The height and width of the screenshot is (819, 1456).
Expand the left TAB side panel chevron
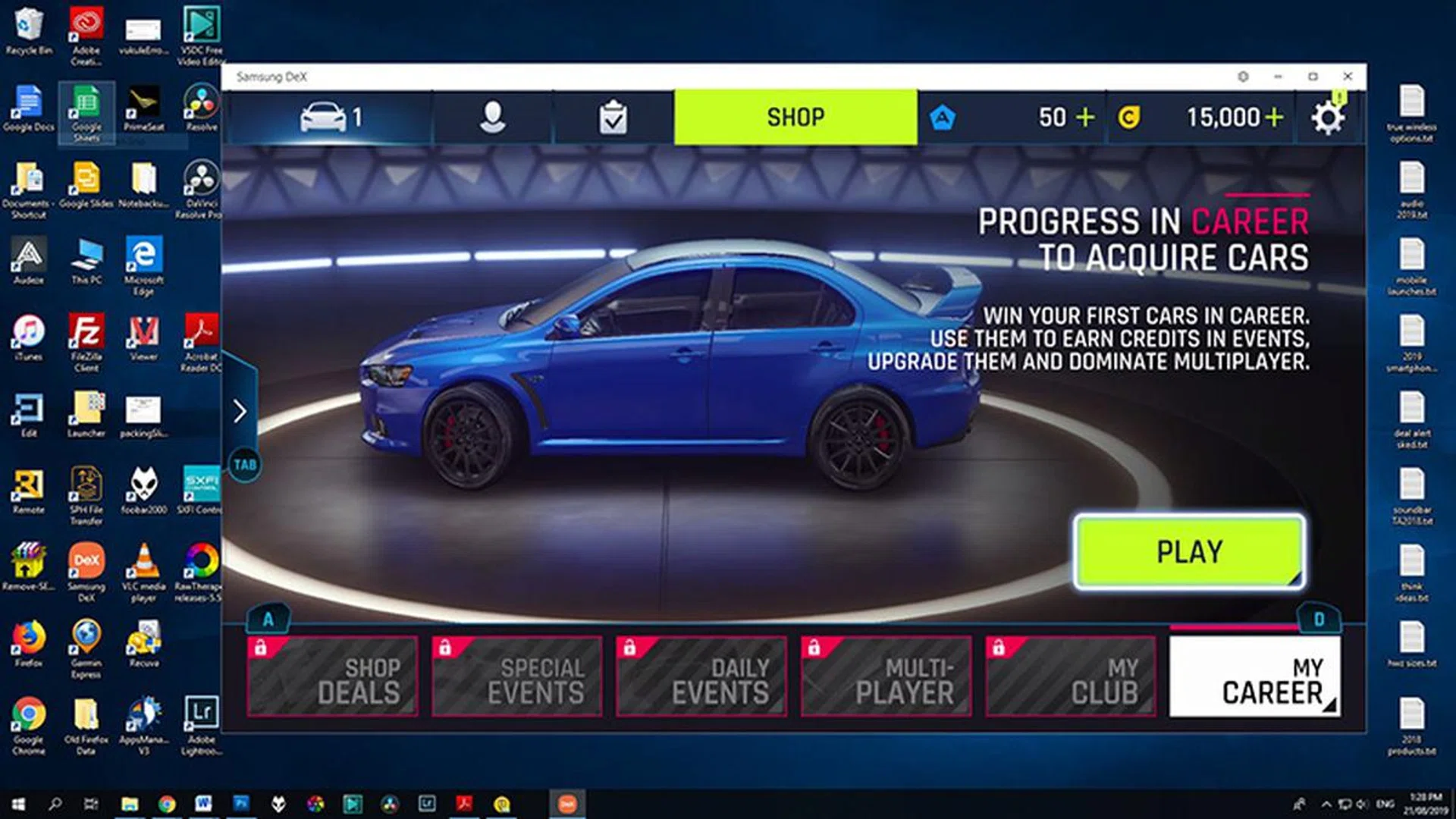241,410
